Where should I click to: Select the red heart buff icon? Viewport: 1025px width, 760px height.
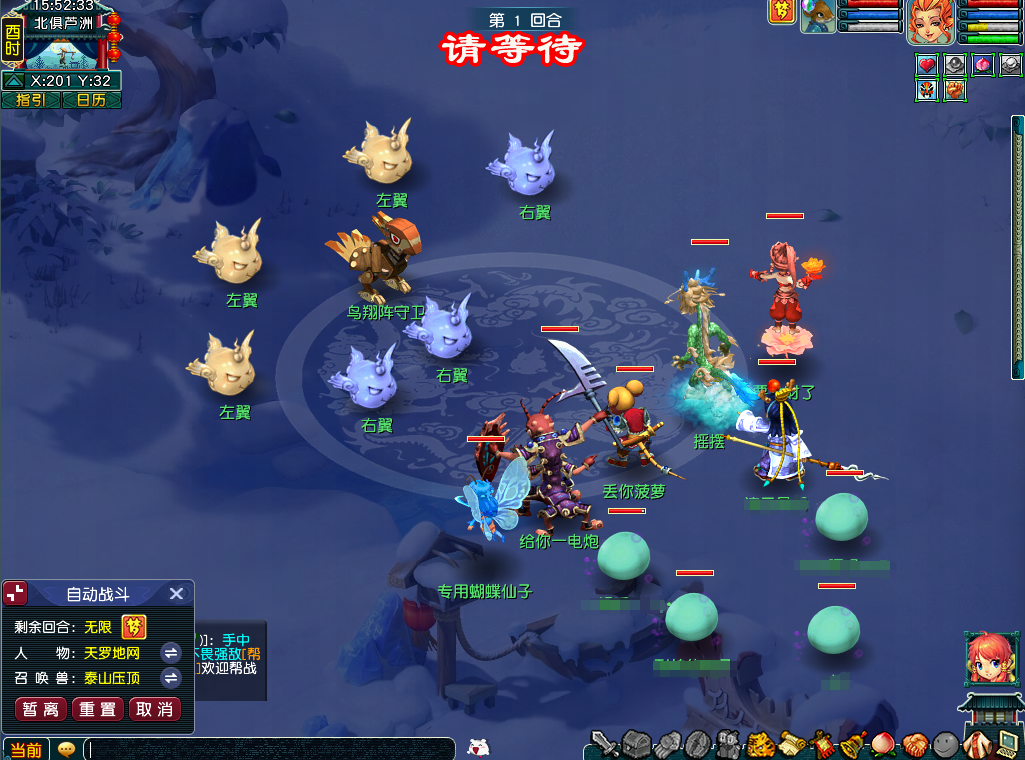(x=927, y=65)
